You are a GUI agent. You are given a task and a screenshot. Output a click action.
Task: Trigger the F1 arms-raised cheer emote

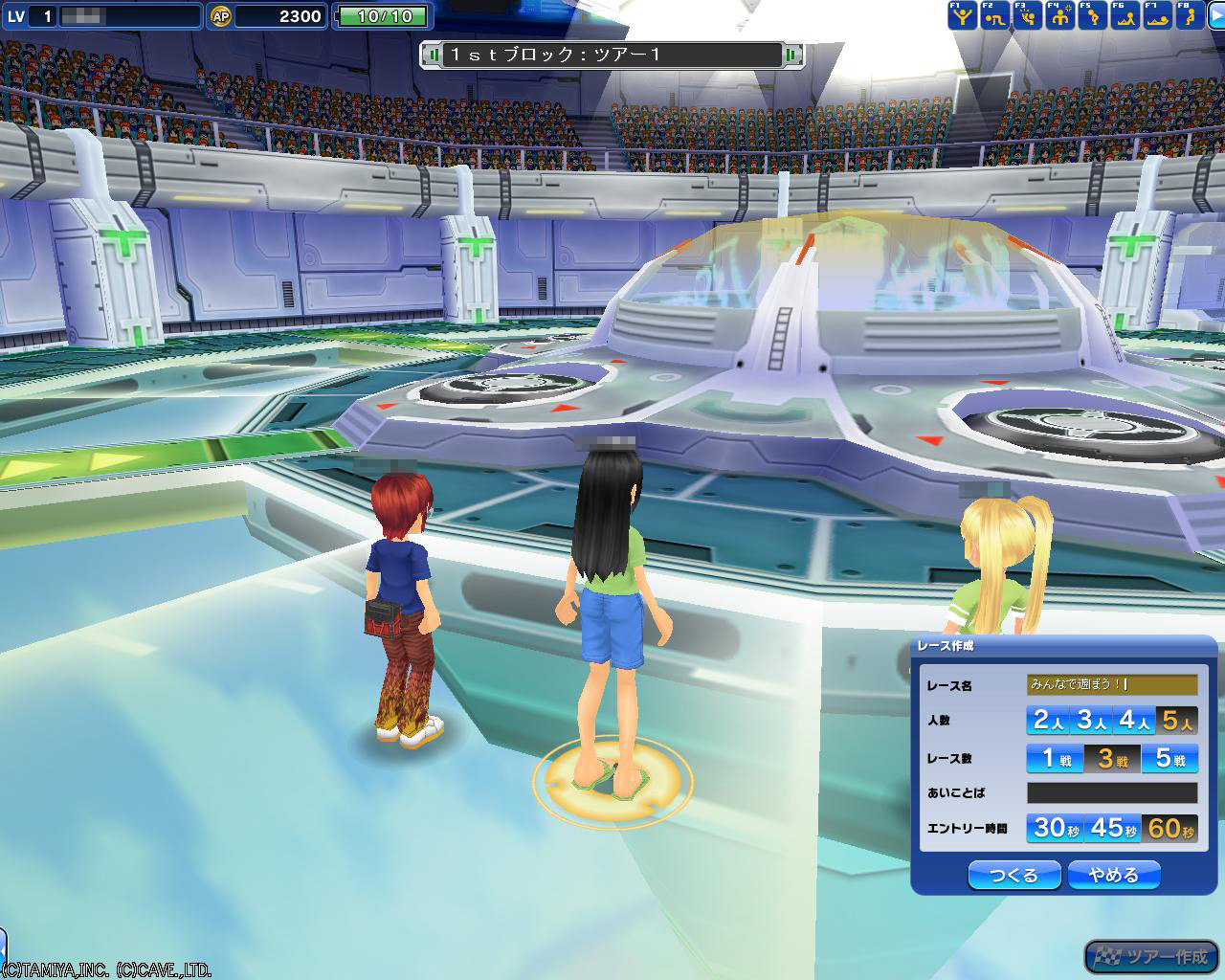[x=962, y=15]
